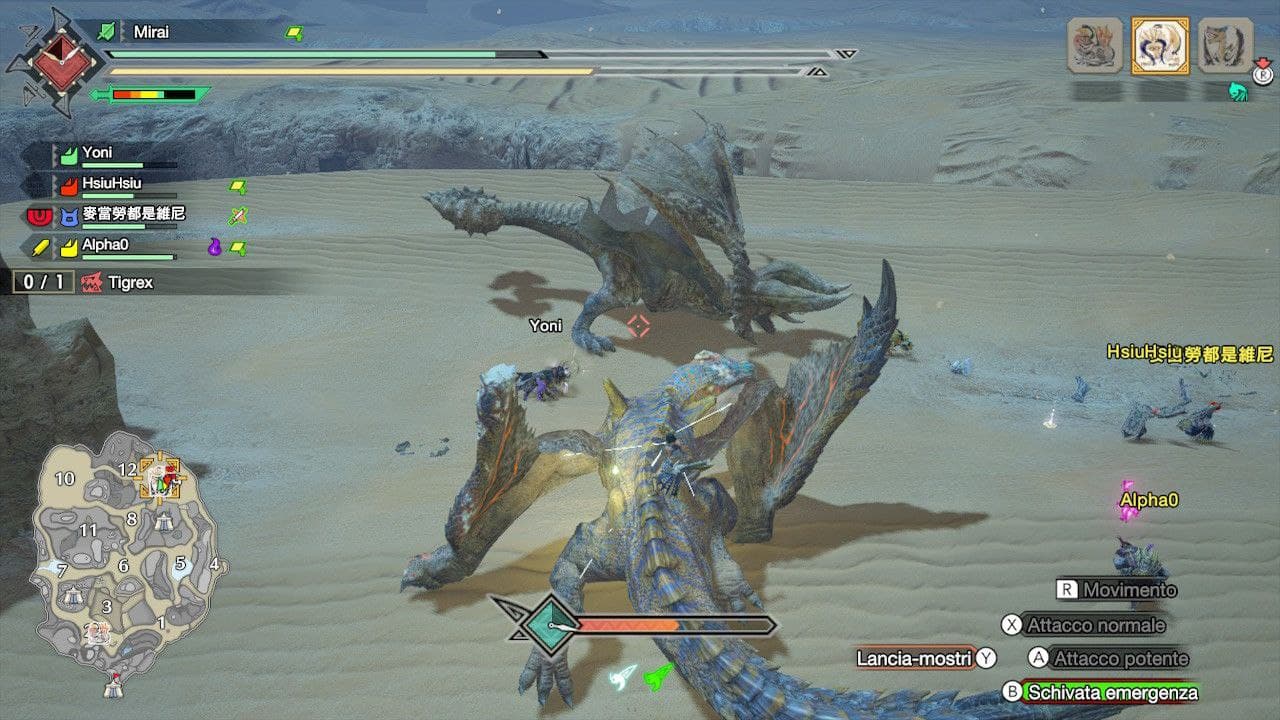This screenshot has width=1280, height=720.
Task: Select party member 麥當勞都是維尼
Action: [x=133, y=214]
